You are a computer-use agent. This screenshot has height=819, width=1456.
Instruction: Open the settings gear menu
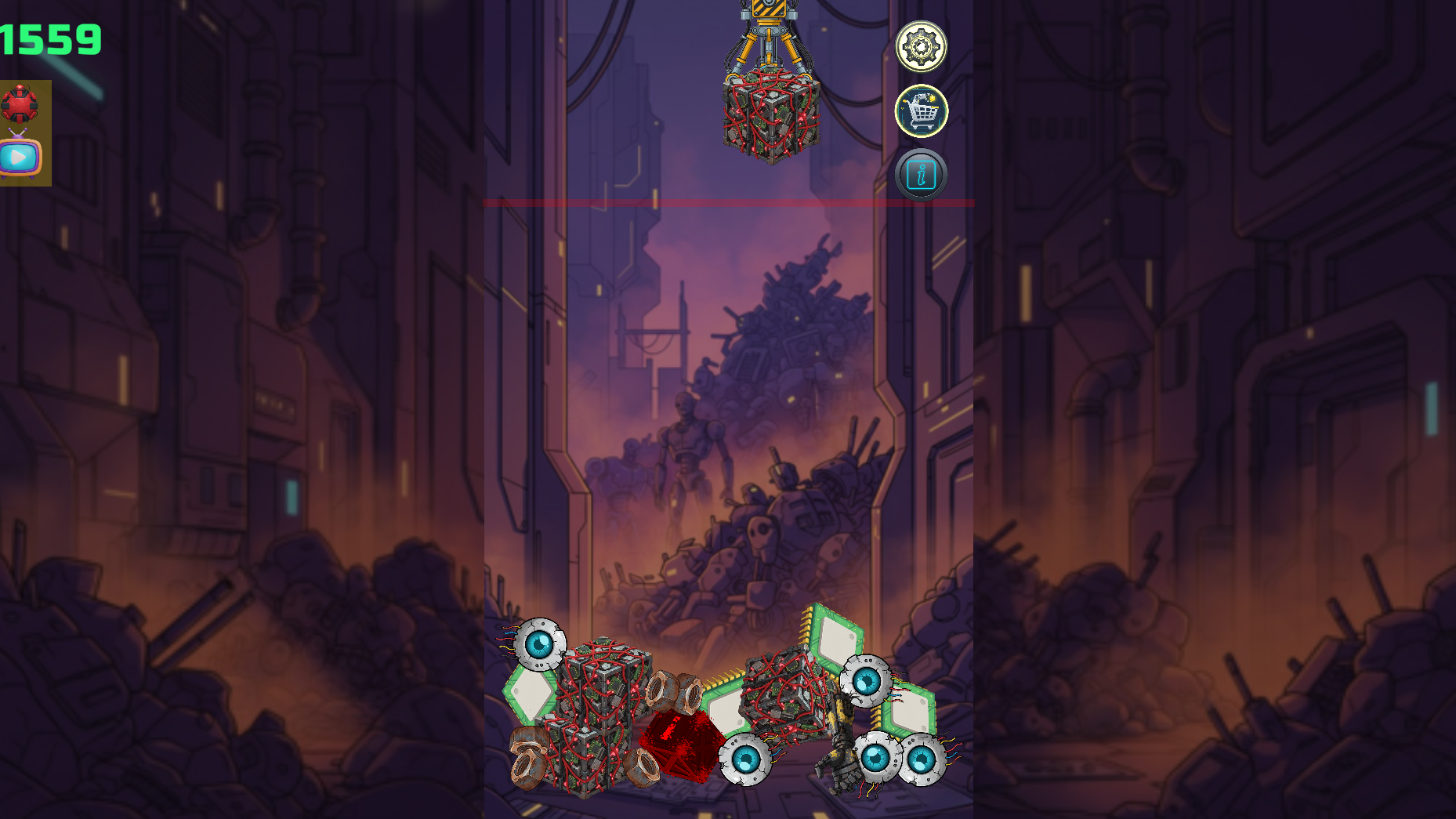pos(922,47)
